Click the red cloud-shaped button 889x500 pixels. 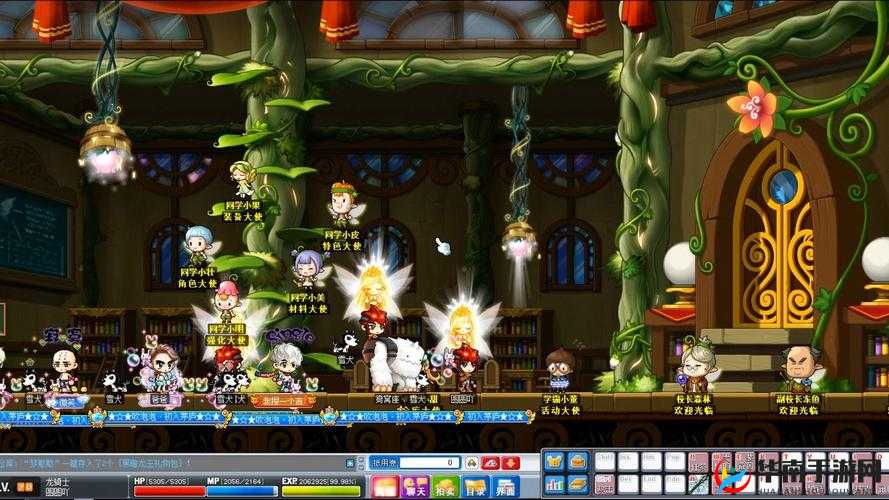pyautogui.click(x=490, y=463)
